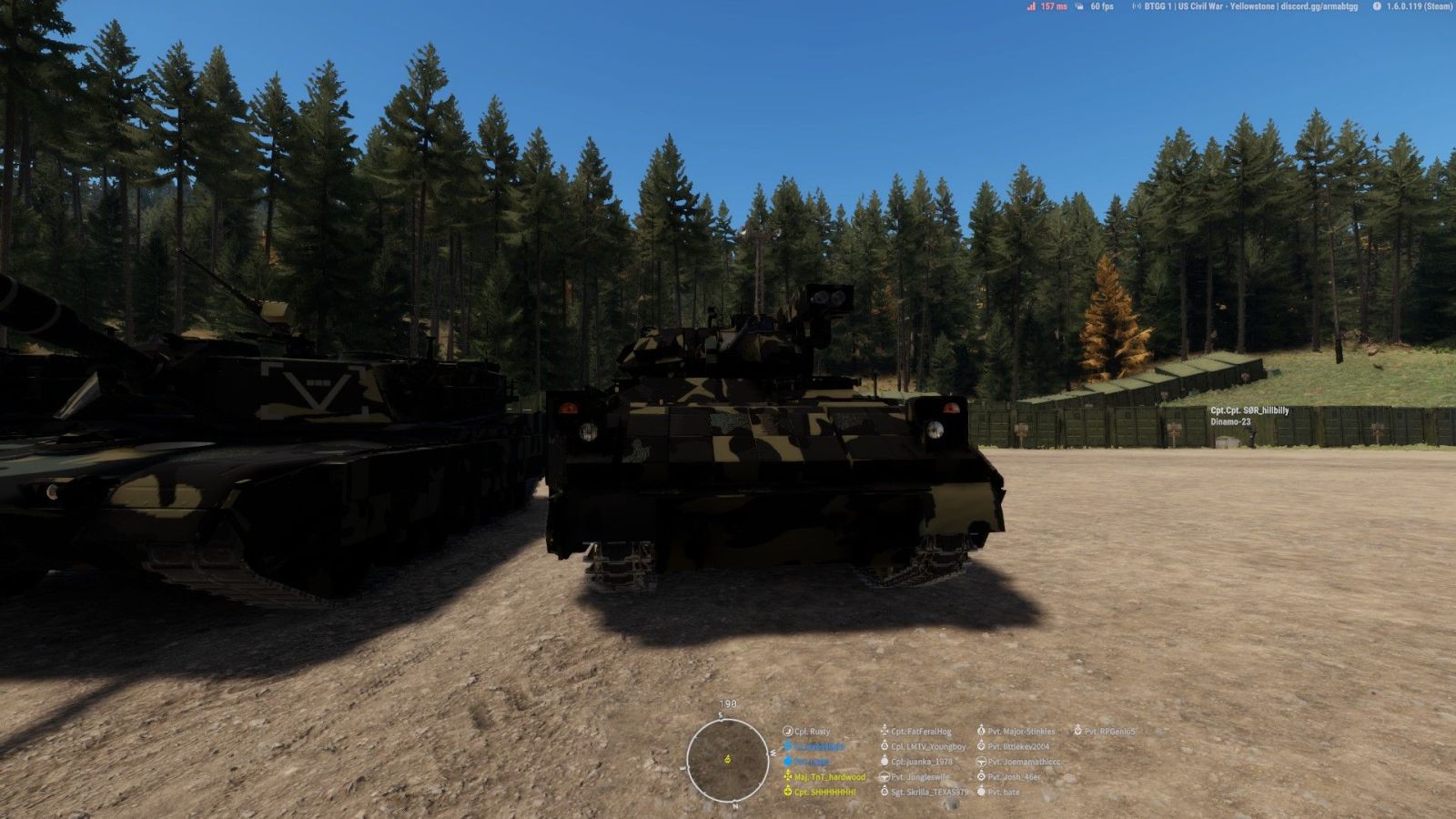The width and height of the screenshot is (1456, 819).
Task: Click the BTGG 1 server name label
Action: tap(1250, 6)
